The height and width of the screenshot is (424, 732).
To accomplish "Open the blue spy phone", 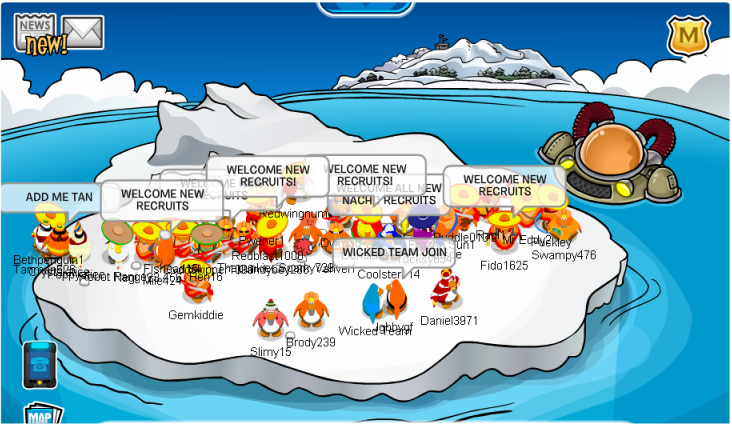I will click(40, 363).
